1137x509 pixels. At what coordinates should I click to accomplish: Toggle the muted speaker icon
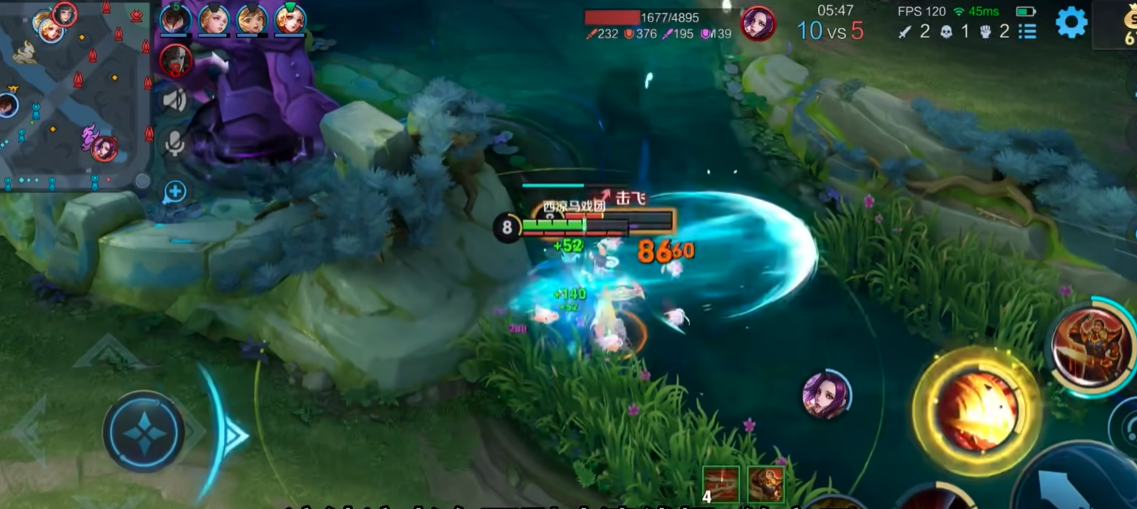pos(175,100)
